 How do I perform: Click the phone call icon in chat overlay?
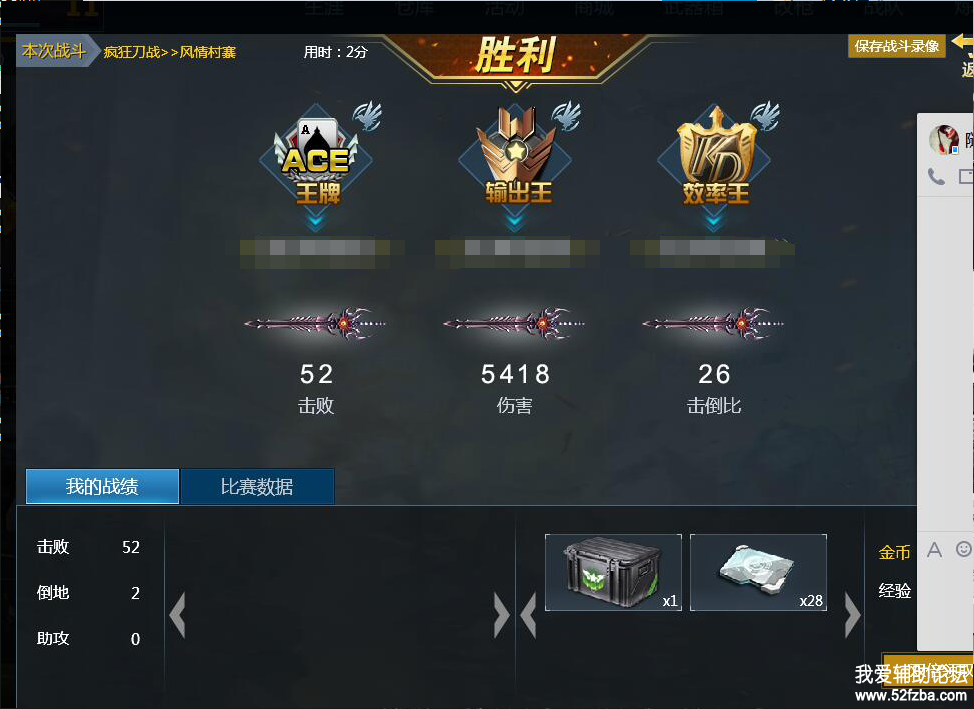(936, 177)
